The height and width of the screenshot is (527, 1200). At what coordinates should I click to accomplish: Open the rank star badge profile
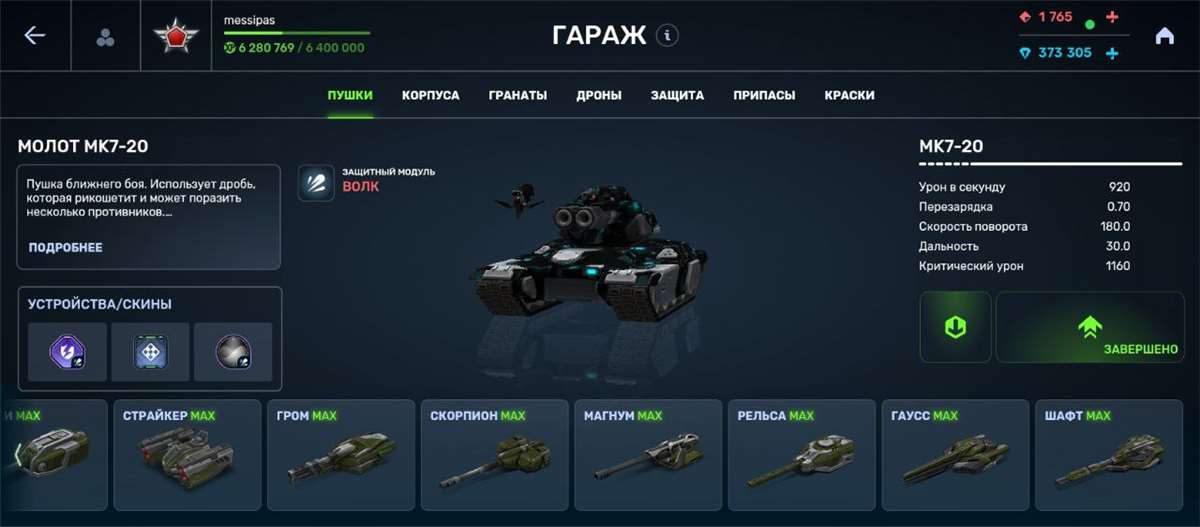(x=176, y=37)
